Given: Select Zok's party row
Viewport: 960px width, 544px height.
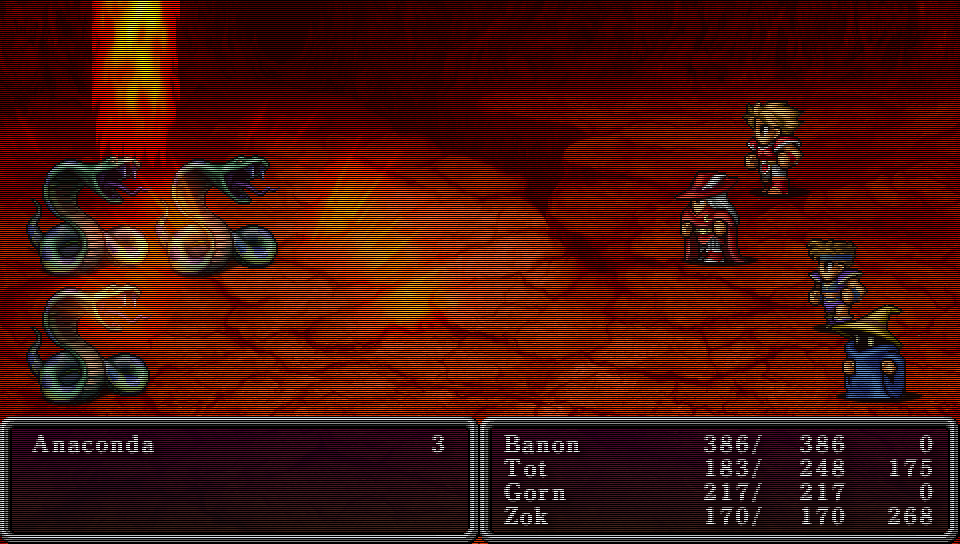Looking at the screenshot, I should pos(527,516).
